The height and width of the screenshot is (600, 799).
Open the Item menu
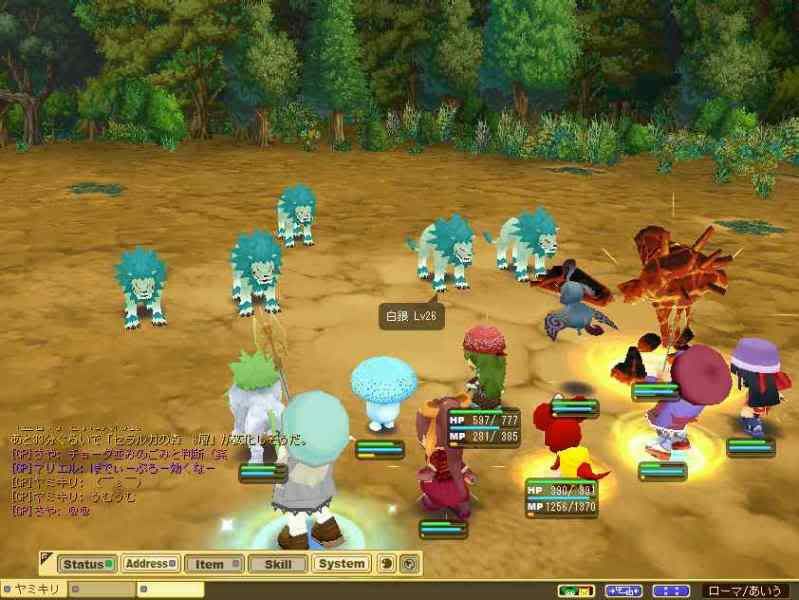click(213, 564)
